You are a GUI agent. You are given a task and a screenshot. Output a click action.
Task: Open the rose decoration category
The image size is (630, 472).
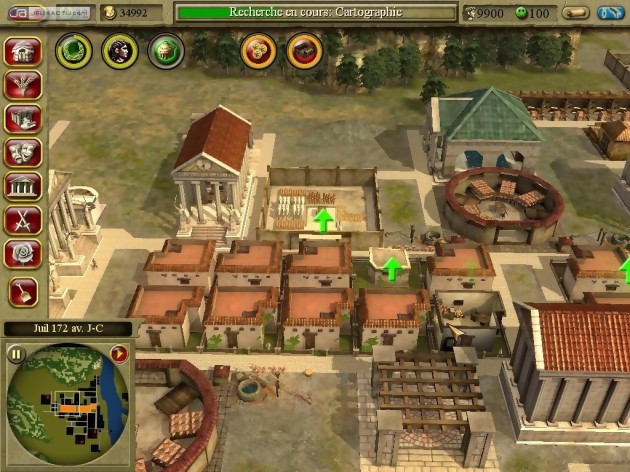(22, 254)
